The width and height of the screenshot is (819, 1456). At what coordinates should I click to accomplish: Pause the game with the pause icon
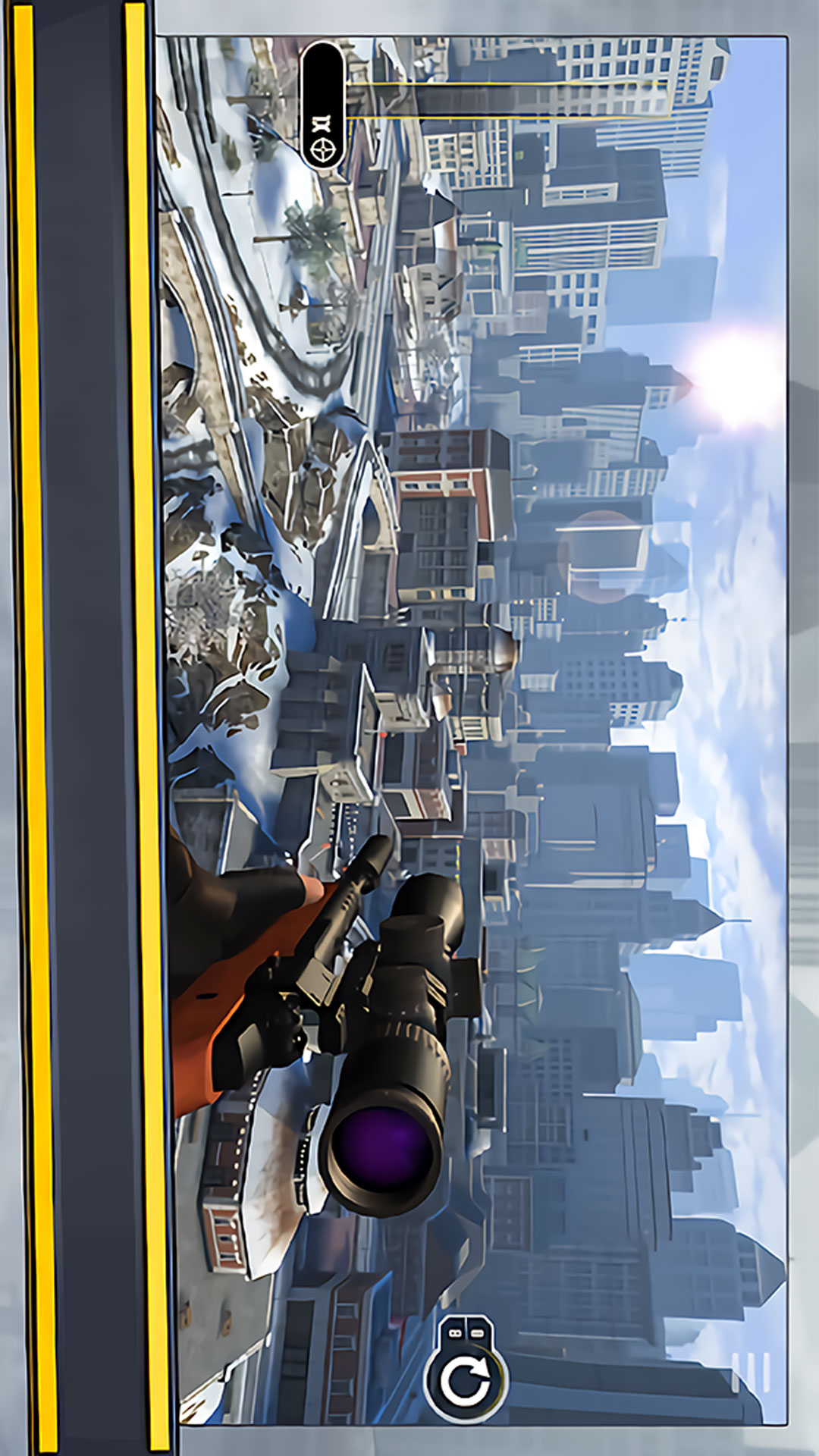(x=751, y=1373)
